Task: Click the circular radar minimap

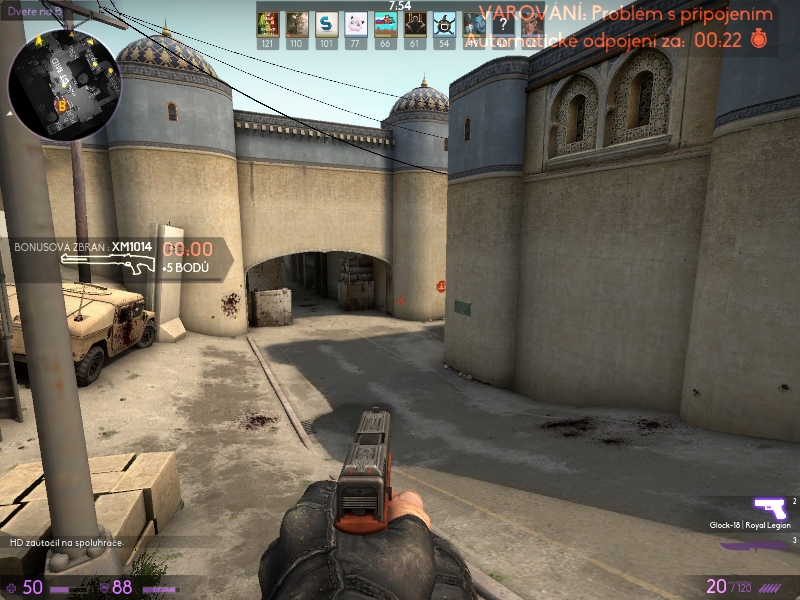Action: (x=65, y=85)
